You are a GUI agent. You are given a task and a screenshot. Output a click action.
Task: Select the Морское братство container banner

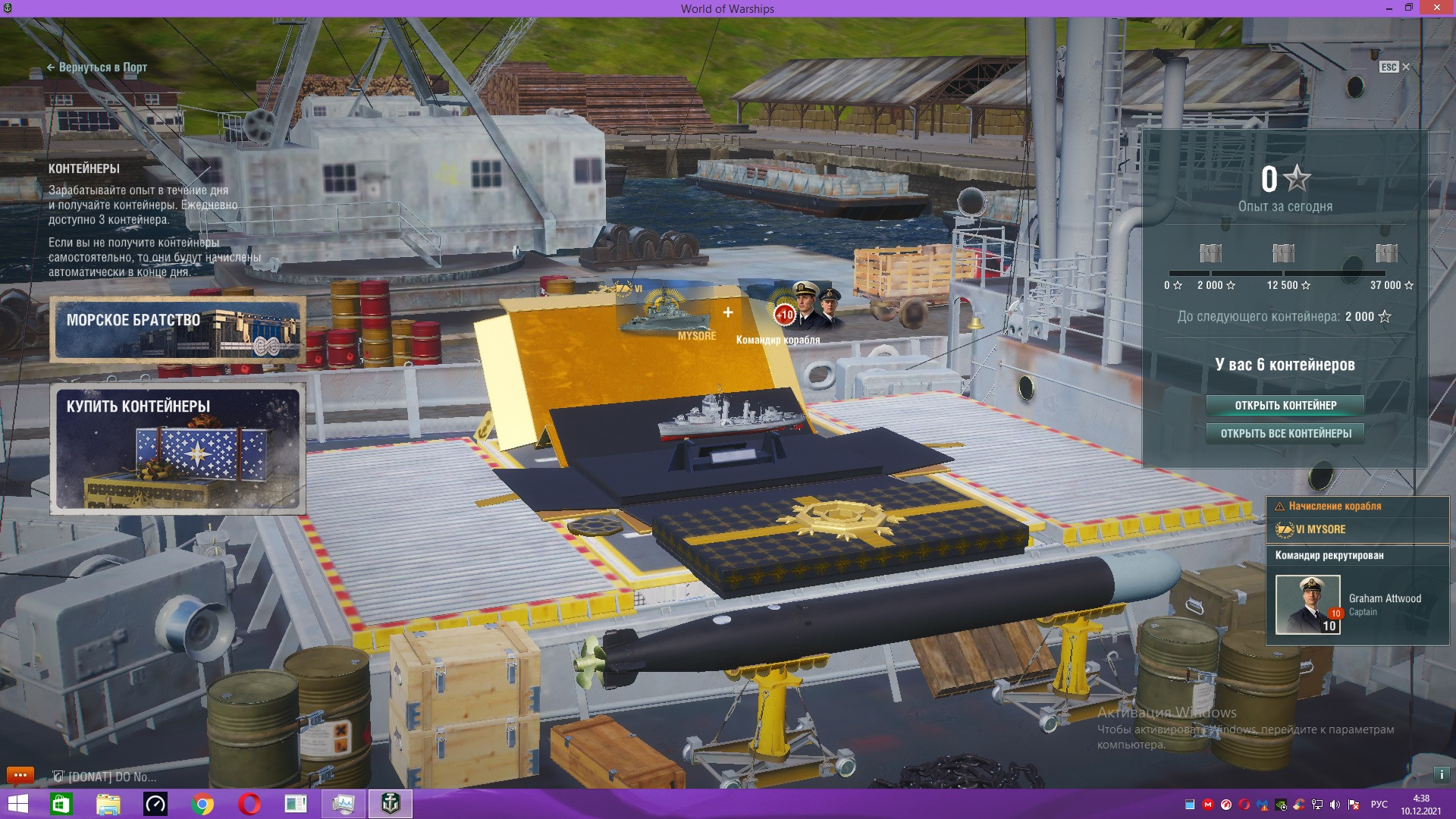[x=178, y=329]
